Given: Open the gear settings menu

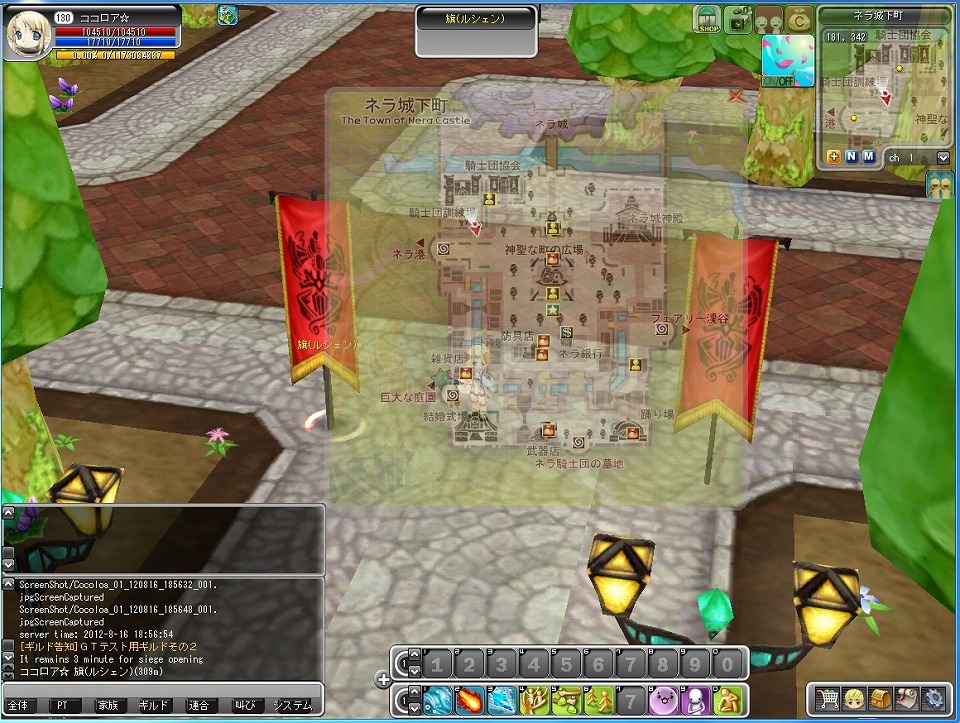Looking at the screenshot, I should click(932, 698).
